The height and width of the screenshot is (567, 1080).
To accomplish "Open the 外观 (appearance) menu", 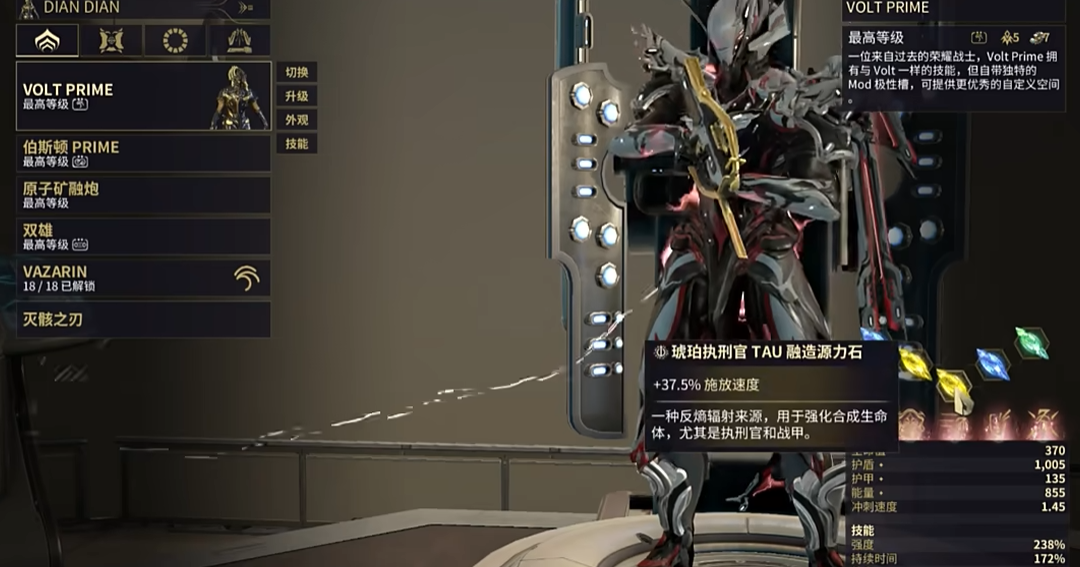I will 297,120.
